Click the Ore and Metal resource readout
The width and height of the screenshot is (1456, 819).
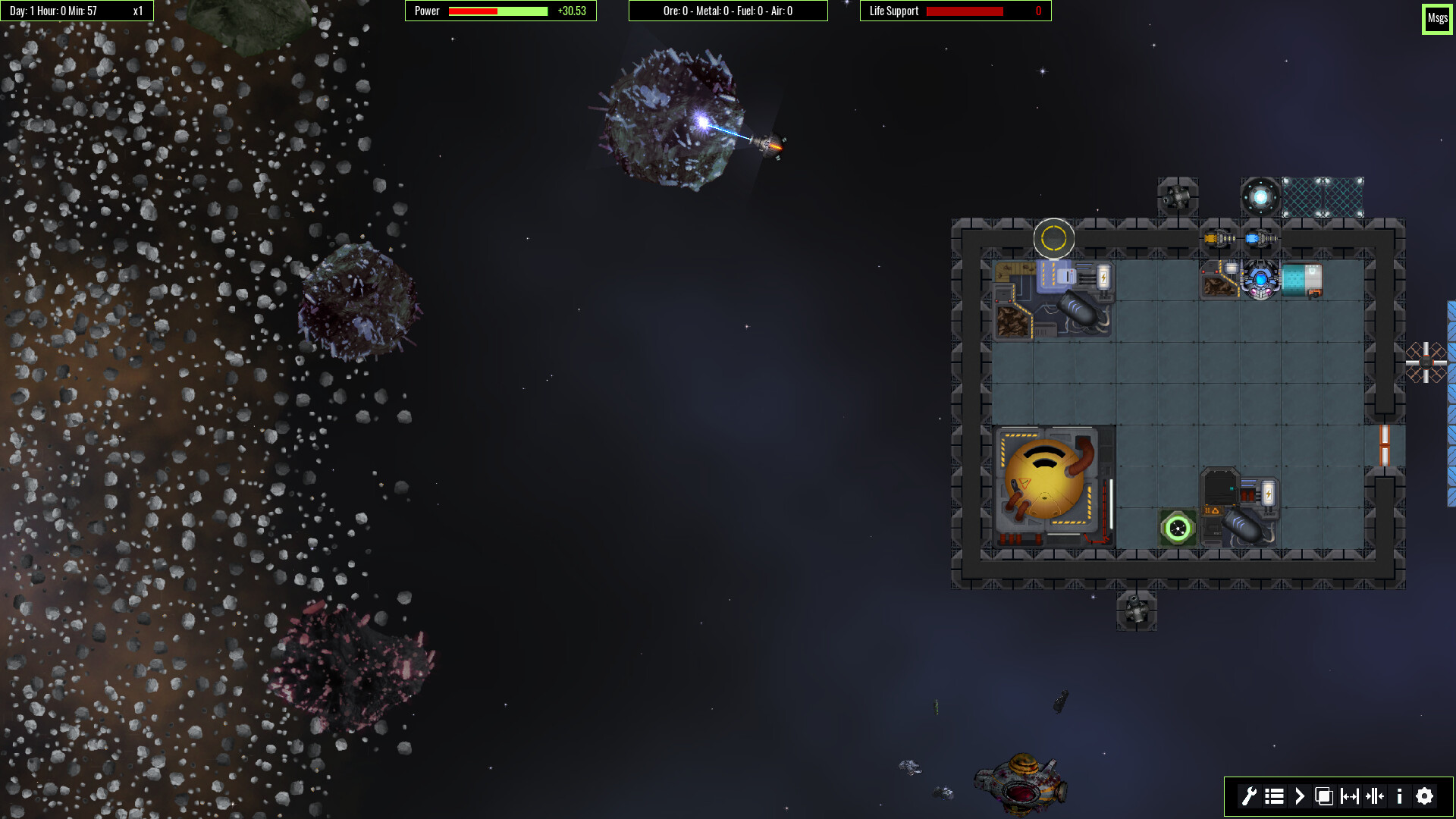pos(728,11)
